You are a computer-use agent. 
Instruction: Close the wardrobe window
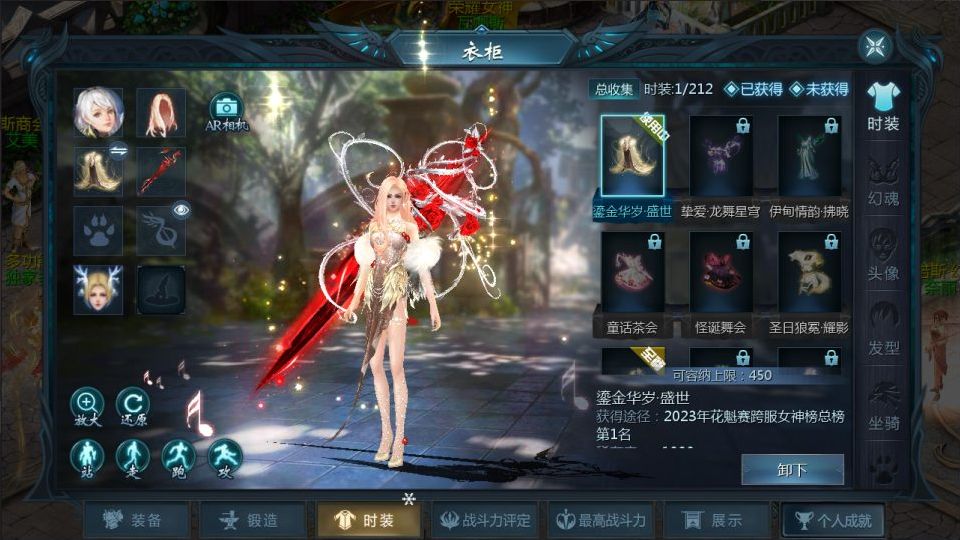[875, 46]
